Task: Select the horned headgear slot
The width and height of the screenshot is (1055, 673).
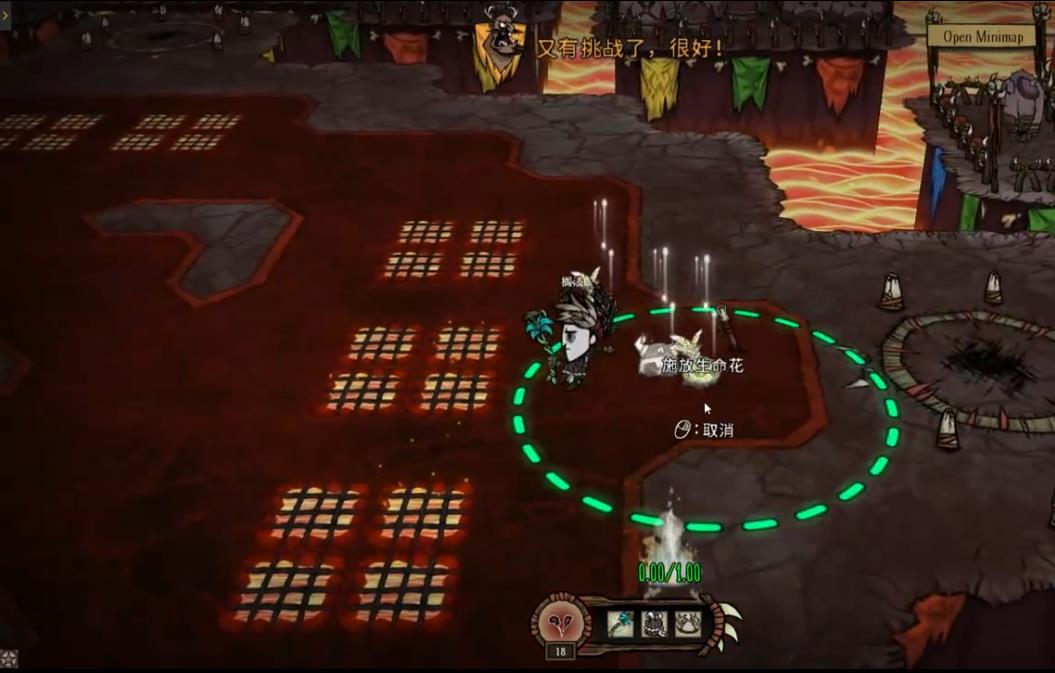Action: click(687, 624)
